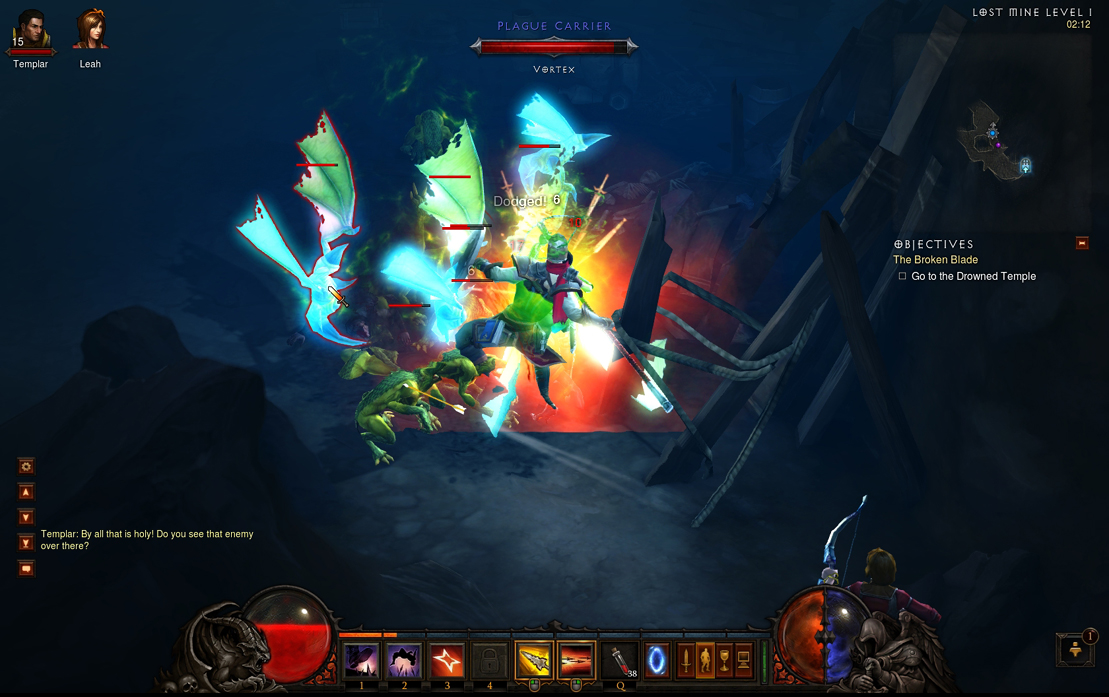Activate the skill in slot 2
Viewport: 1109px width, 697px height.
404,661
